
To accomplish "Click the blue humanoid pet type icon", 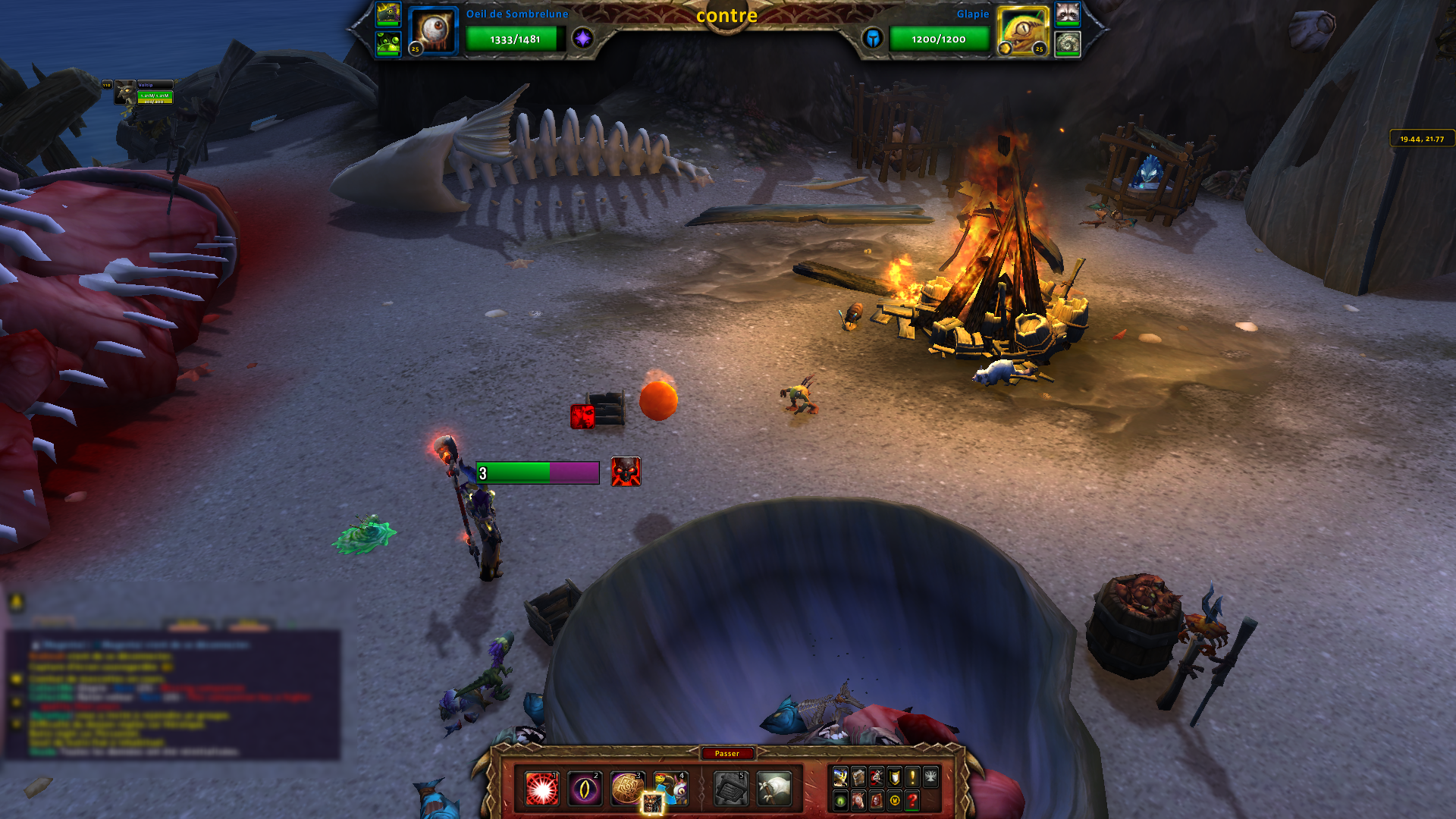I will point(873,38).
